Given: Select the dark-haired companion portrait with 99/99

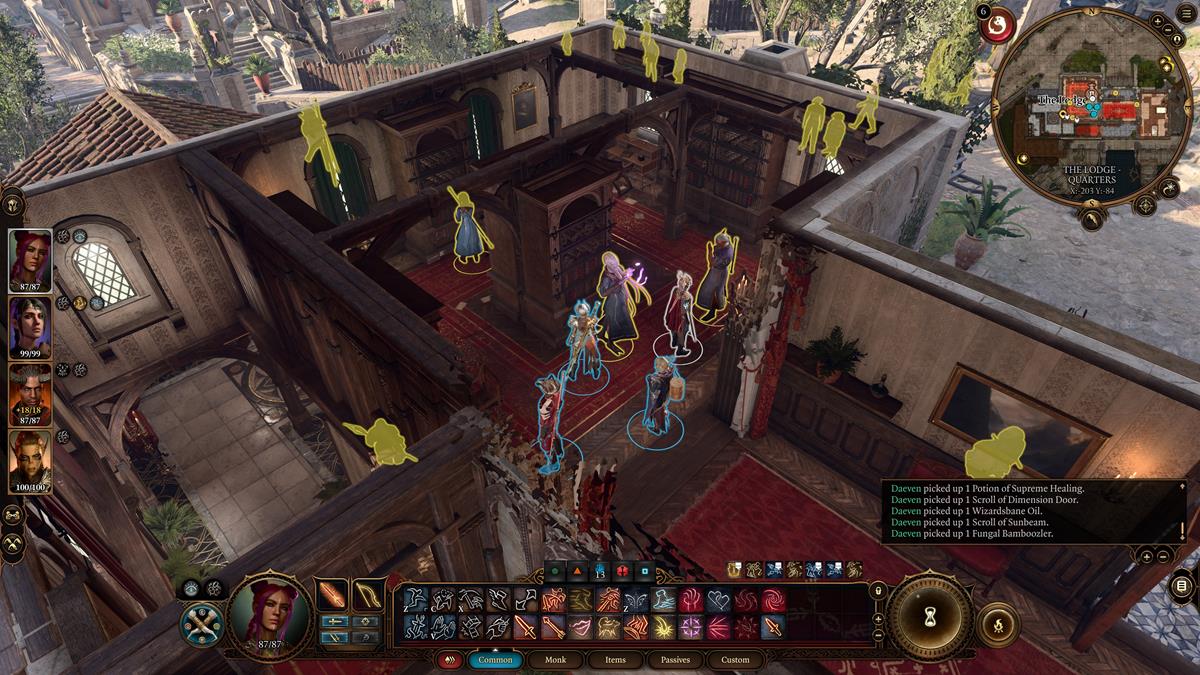Looking at the screenshot, I should pyautogui.click(x=30, y=325).
